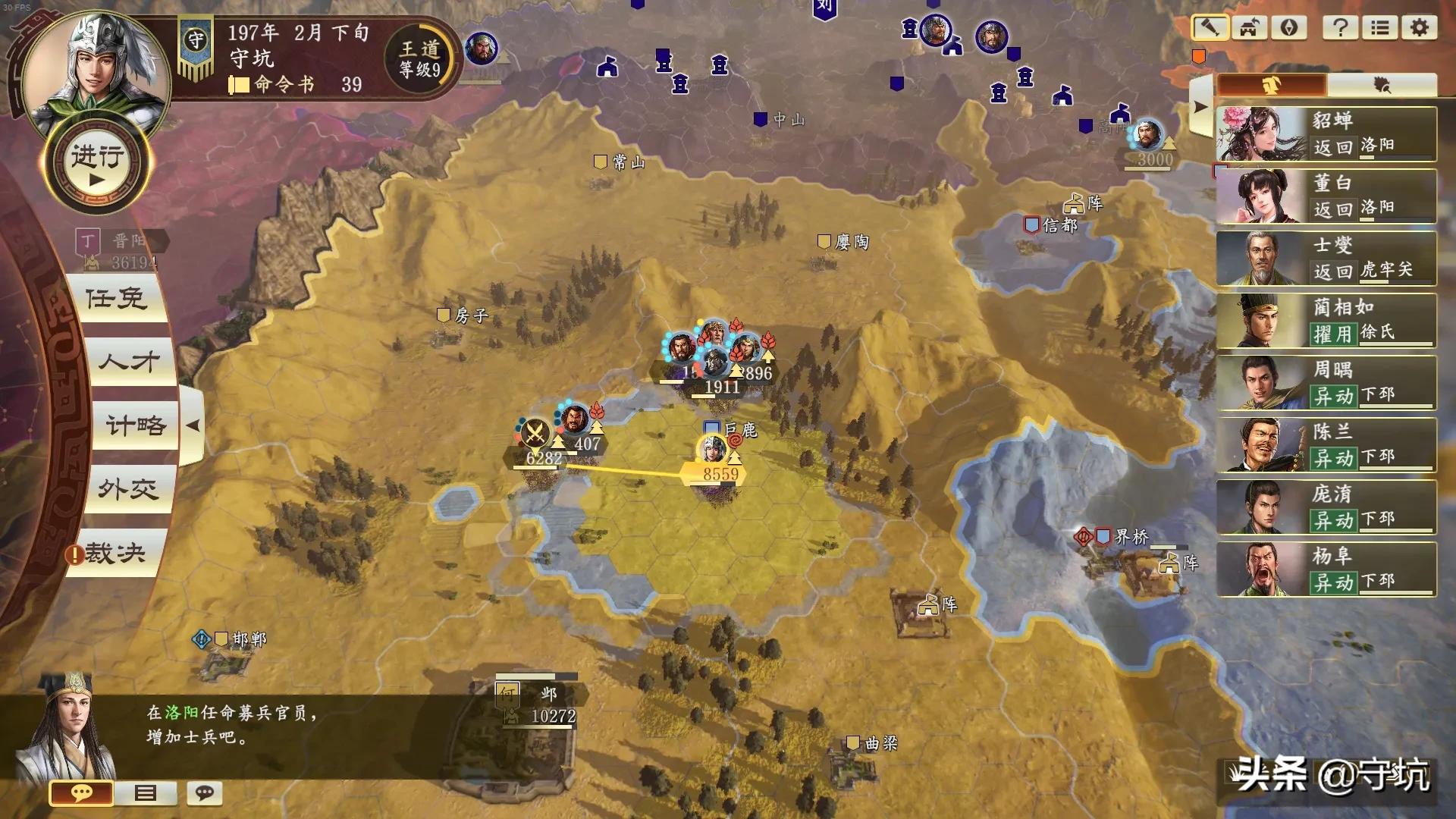The width and height of the screenshot is (1456, 819).
Task: Open the 裁决 judgment menu
Action: [114, 554]
